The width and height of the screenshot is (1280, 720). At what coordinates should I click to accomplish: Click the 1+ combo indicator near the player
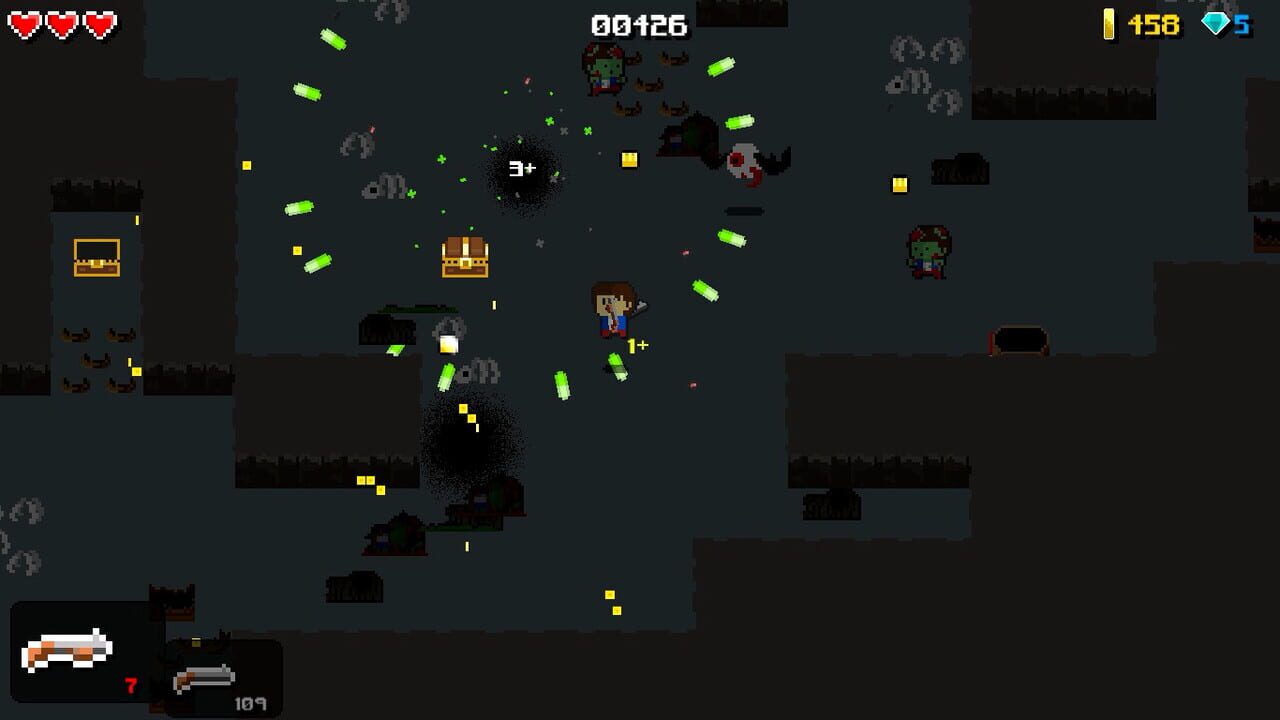[636, 345]
